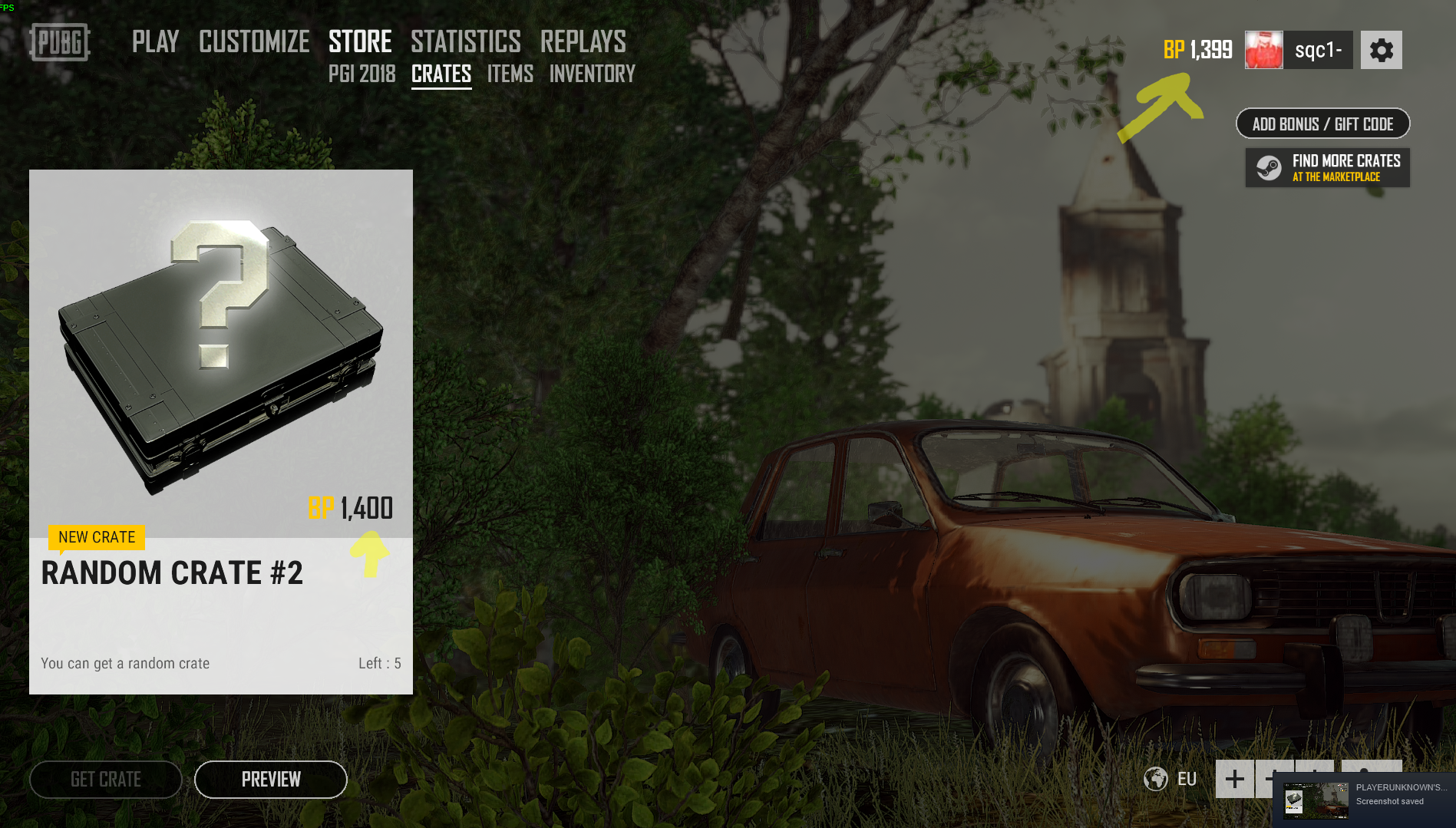View the Replays section

pos(583,41)
